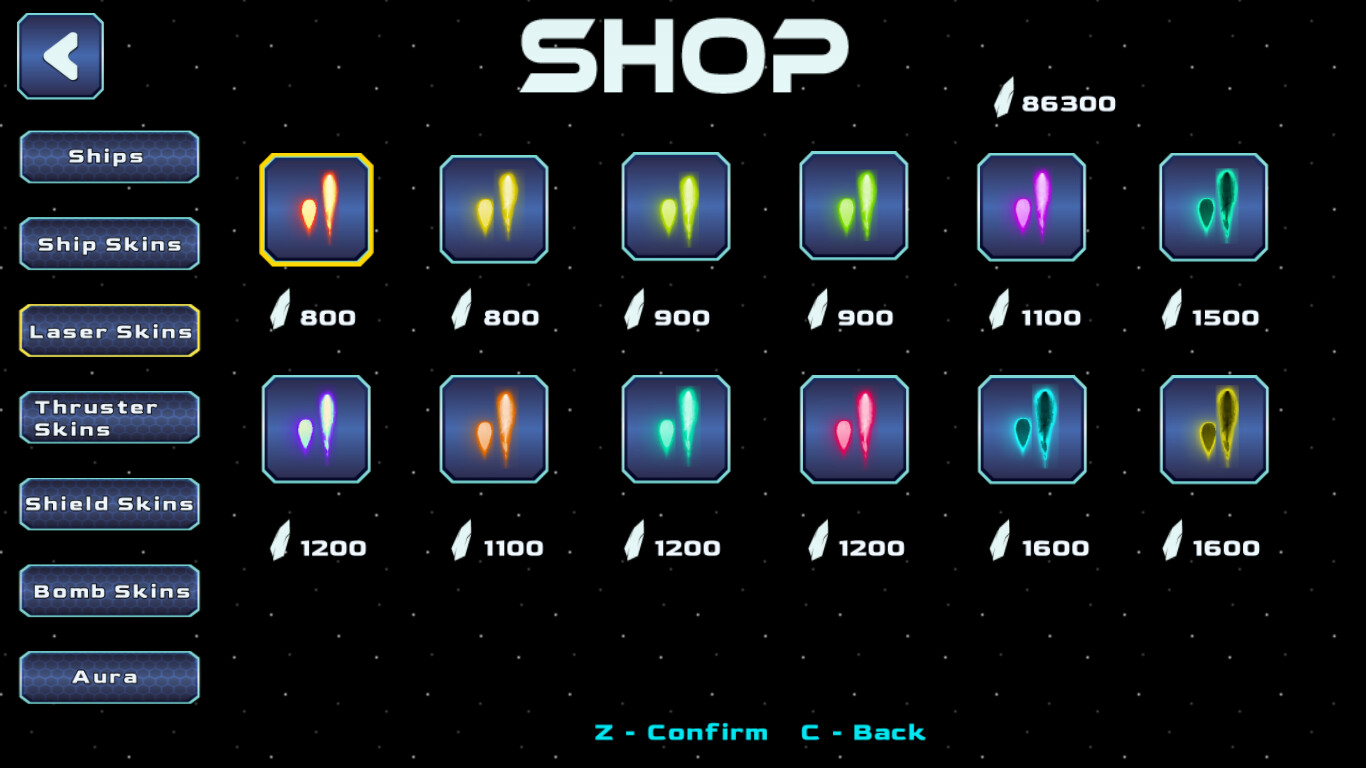This screenshot has height=768, width=1366.
Task: Pick the orange laser skin costing 1100
Action: (x=494, y=430)
